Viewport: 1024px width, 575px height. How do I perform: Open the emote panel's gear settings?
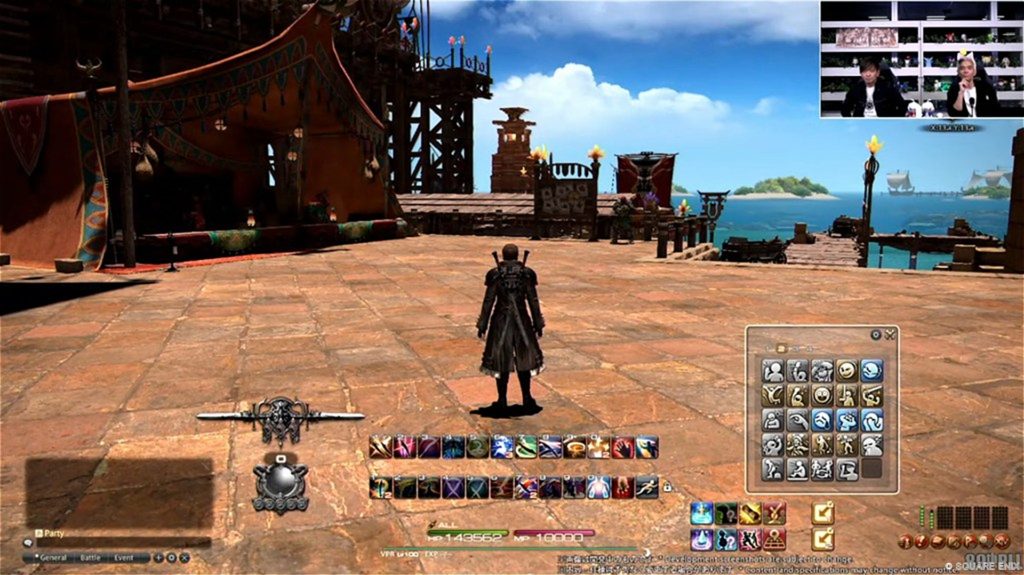tap(876, 335)
